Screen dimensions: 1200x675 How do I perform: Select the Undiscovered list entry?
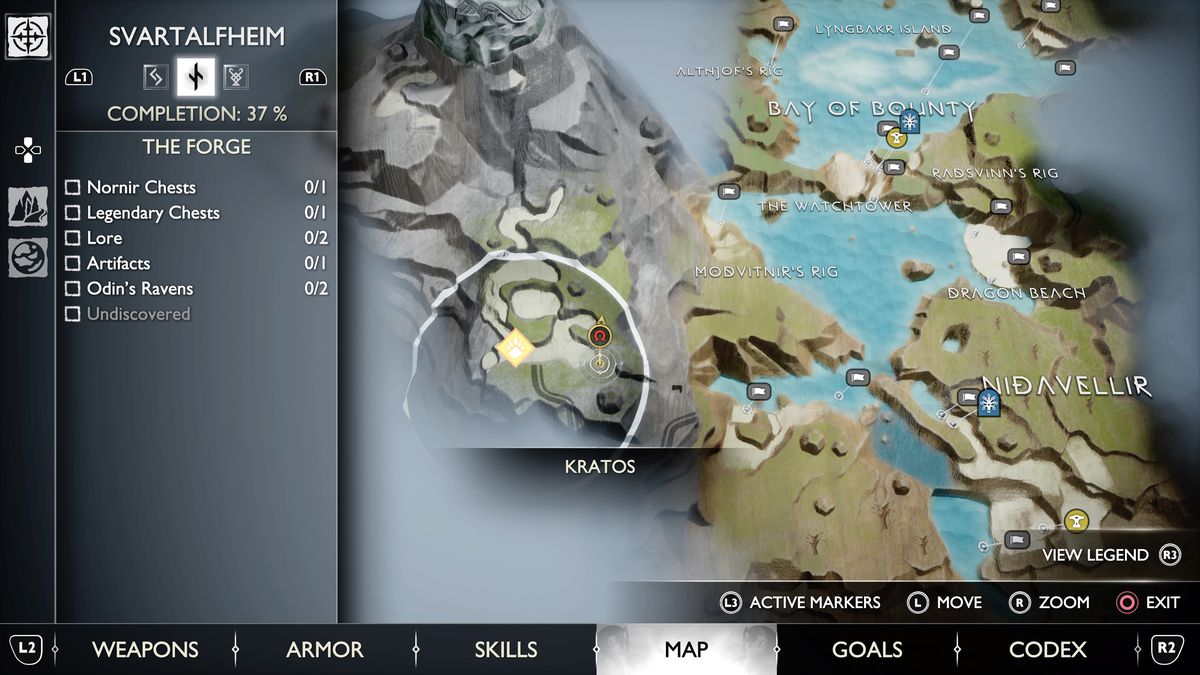tap(72, 314)
